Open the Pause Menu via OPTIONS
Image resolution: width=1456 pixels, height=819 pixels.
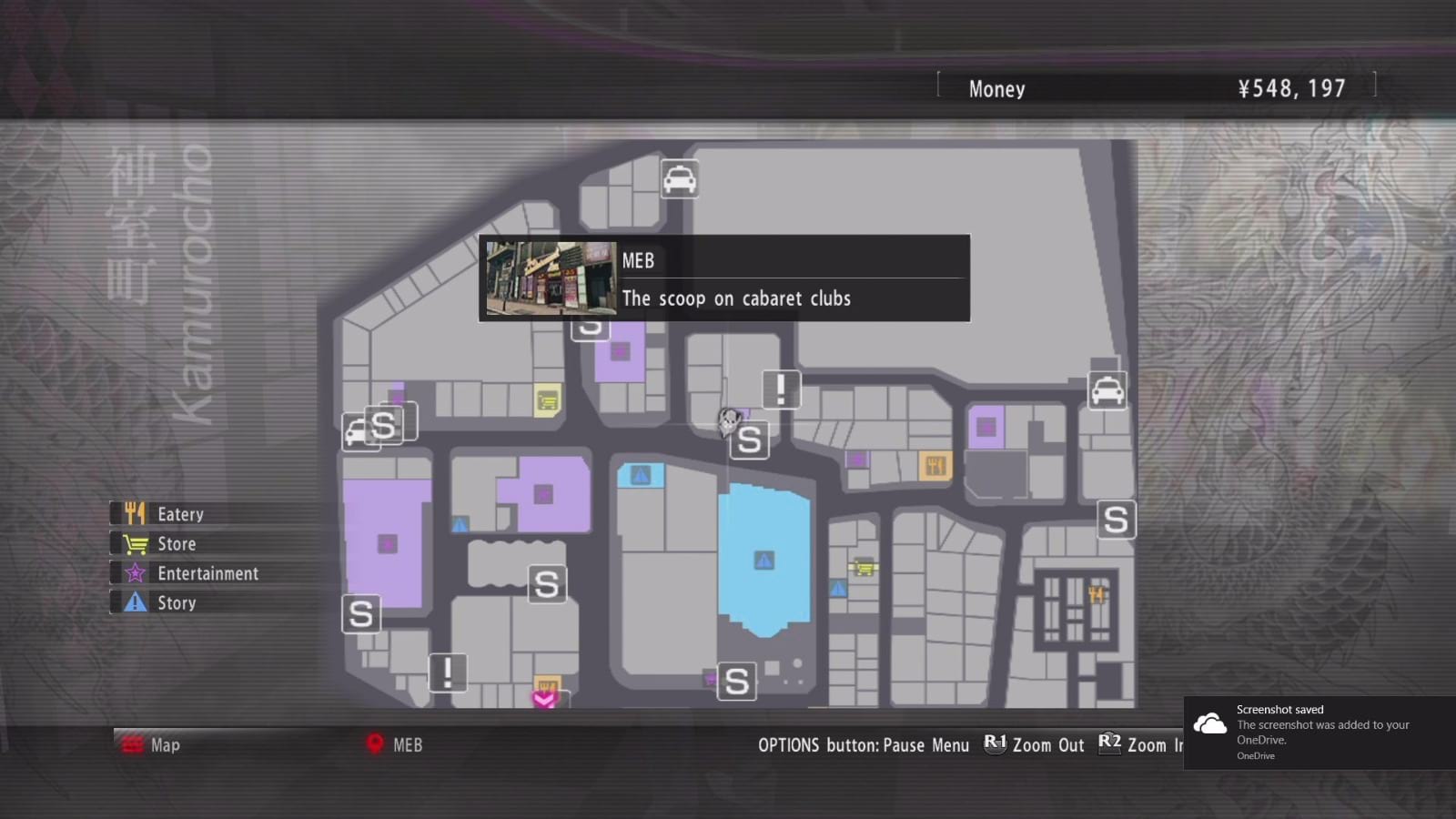pyautogui.click(x=864, y=744)
